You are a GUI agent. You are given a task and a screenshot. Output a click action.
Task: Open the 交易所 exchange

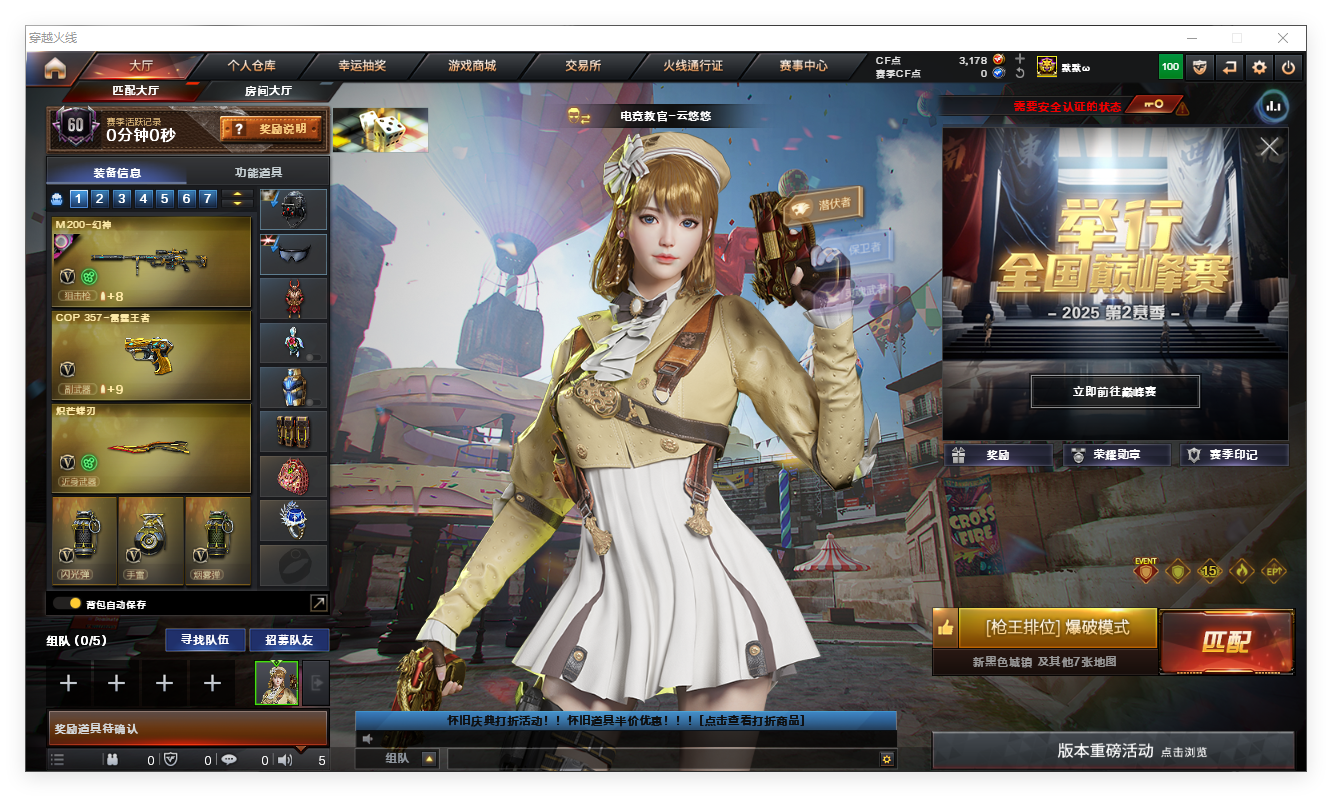tap(583, 66)
